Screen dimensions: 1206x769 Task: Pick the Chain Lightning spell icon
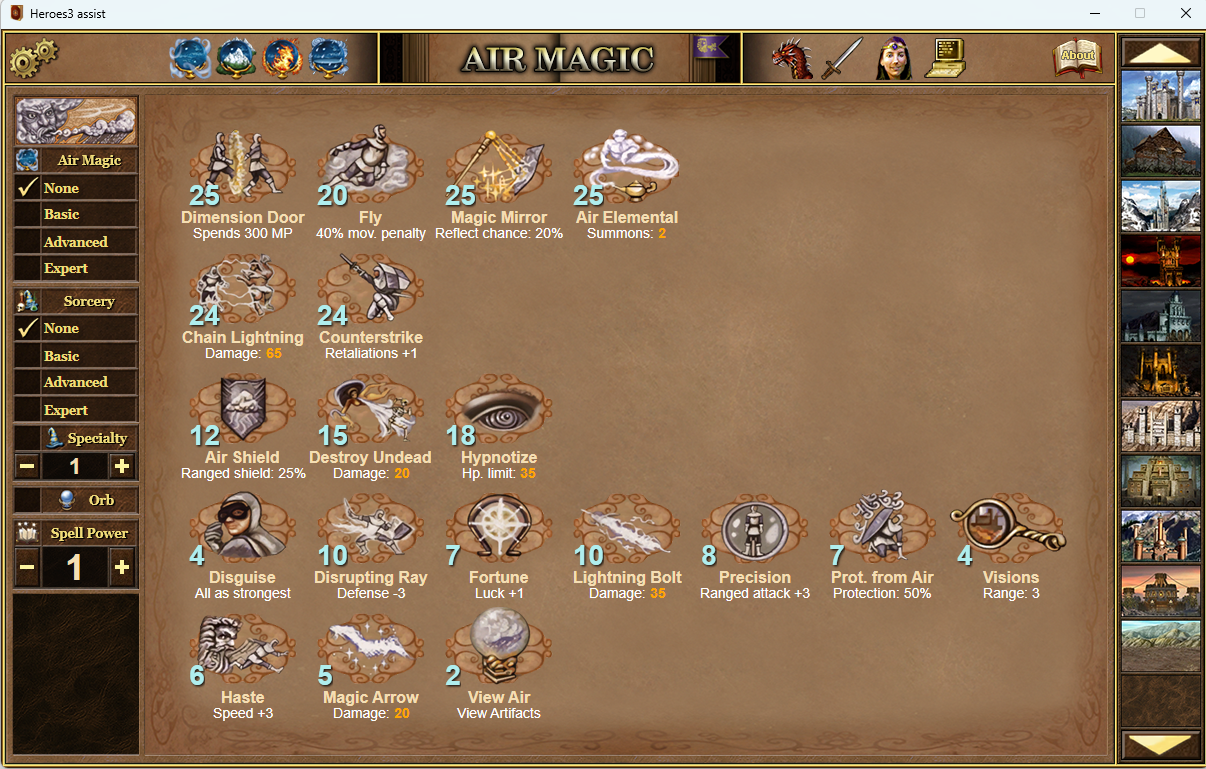point(242,288)
